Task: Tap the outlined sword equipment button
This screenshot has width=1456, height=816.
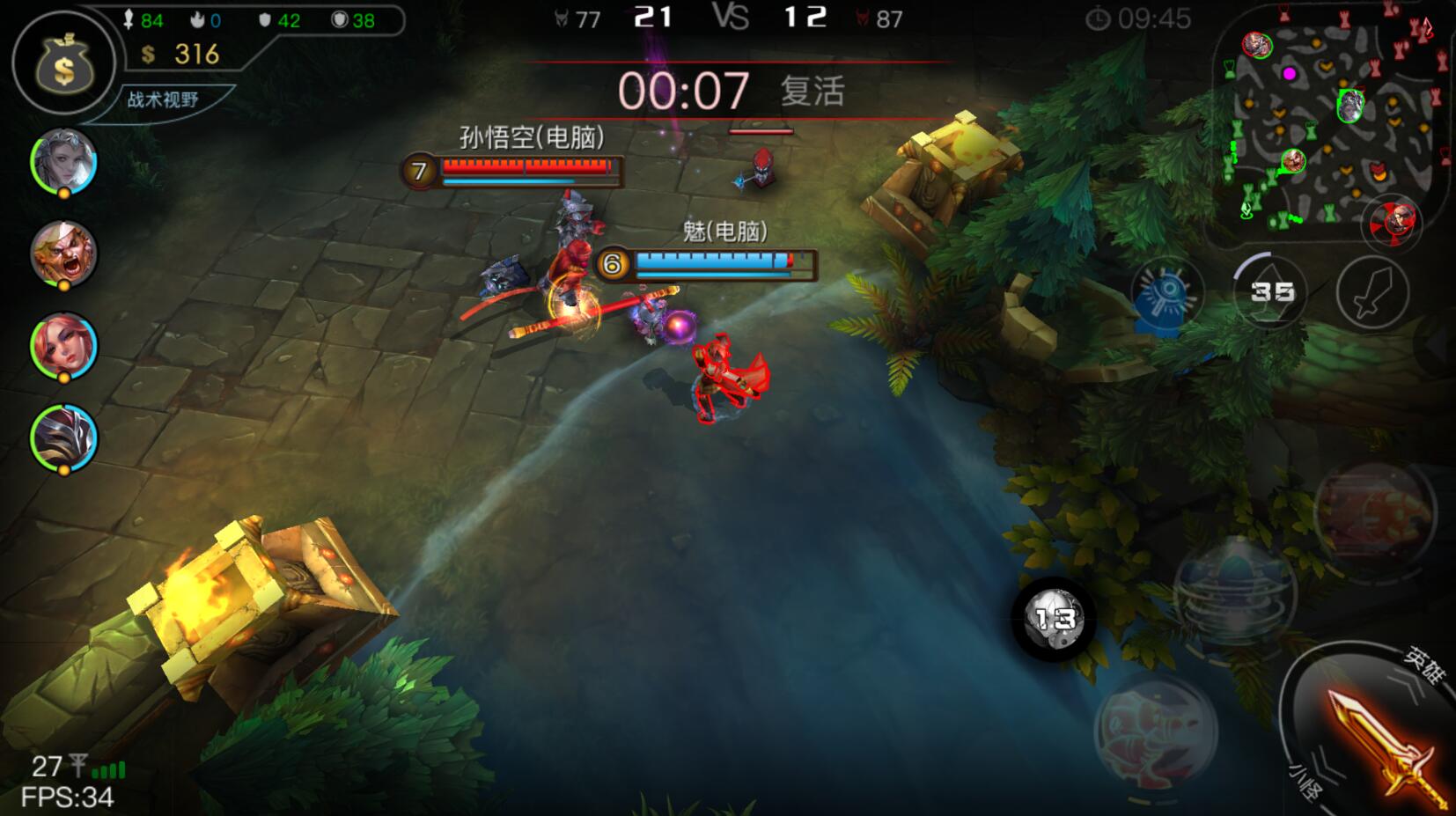Action: pos(1372,292)
